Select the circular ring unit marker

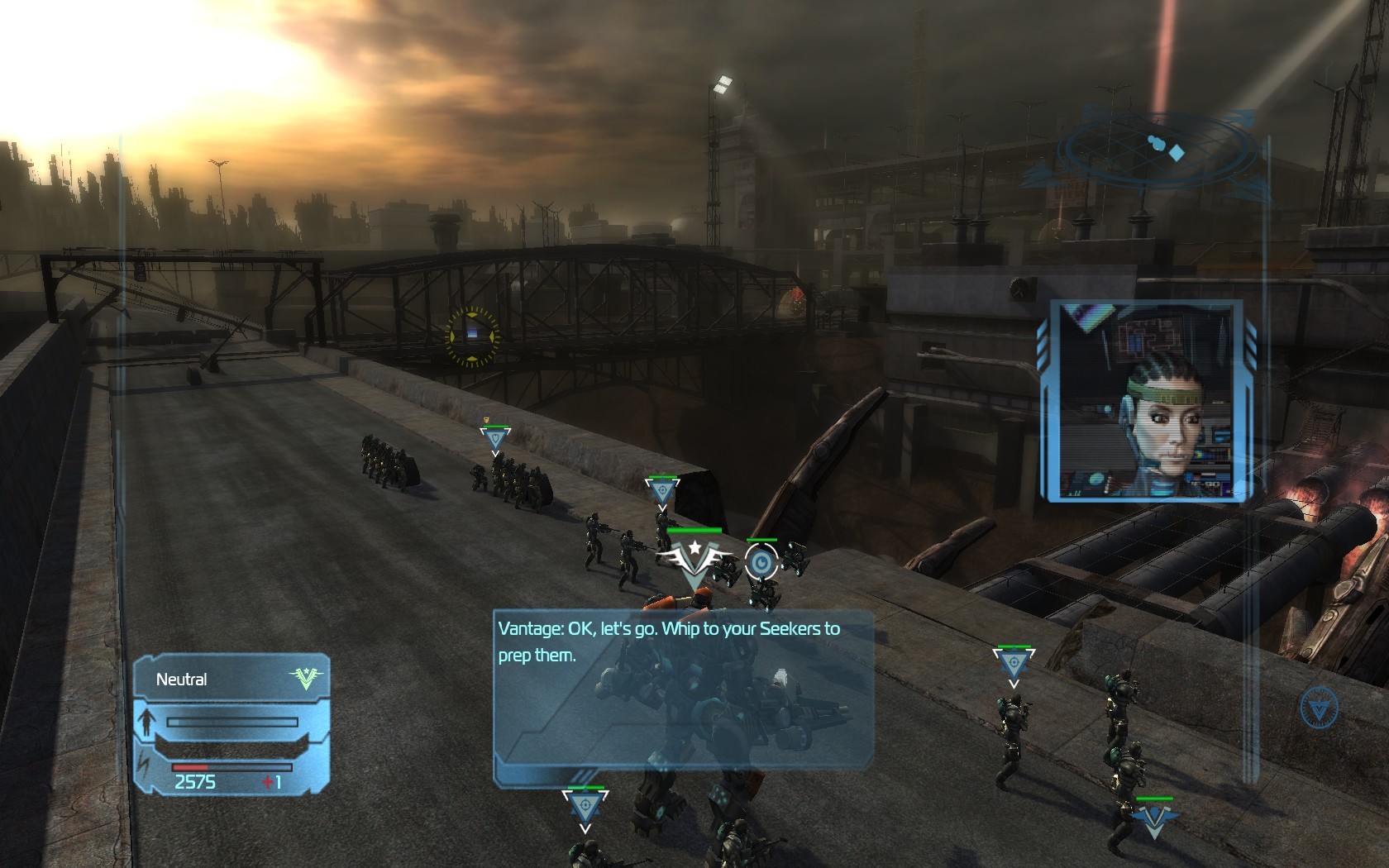(x=761, y=562)
